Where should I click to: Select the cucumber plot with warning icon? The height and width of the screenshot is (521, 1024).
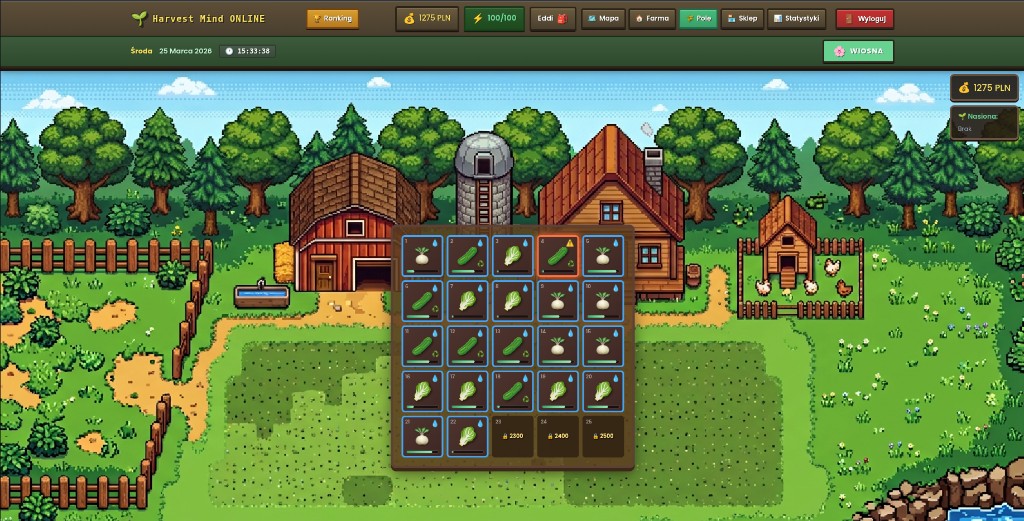pos(558,256)
